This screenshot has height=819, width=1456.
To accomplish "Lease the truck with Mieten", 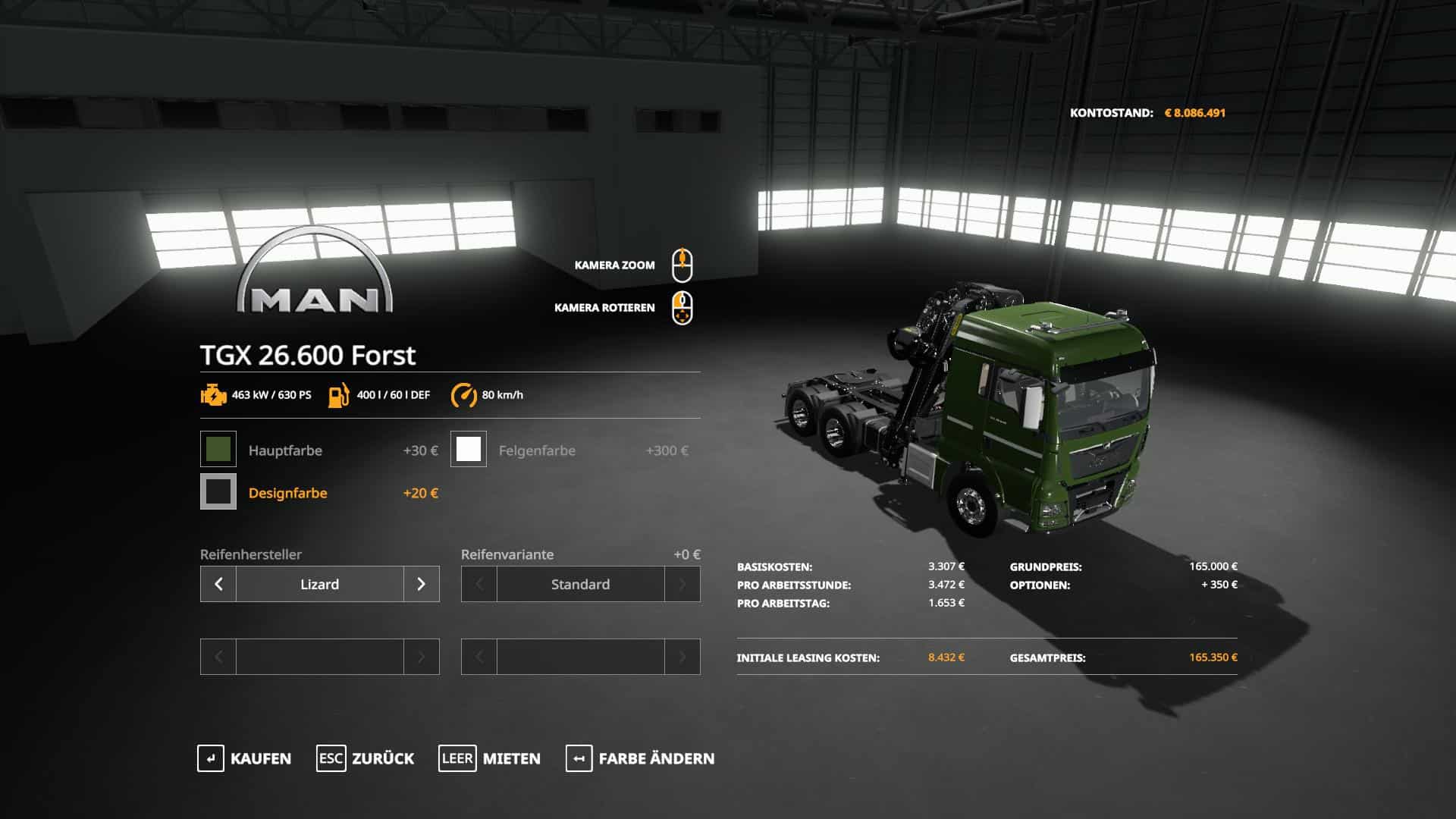I will coord(490,758).
